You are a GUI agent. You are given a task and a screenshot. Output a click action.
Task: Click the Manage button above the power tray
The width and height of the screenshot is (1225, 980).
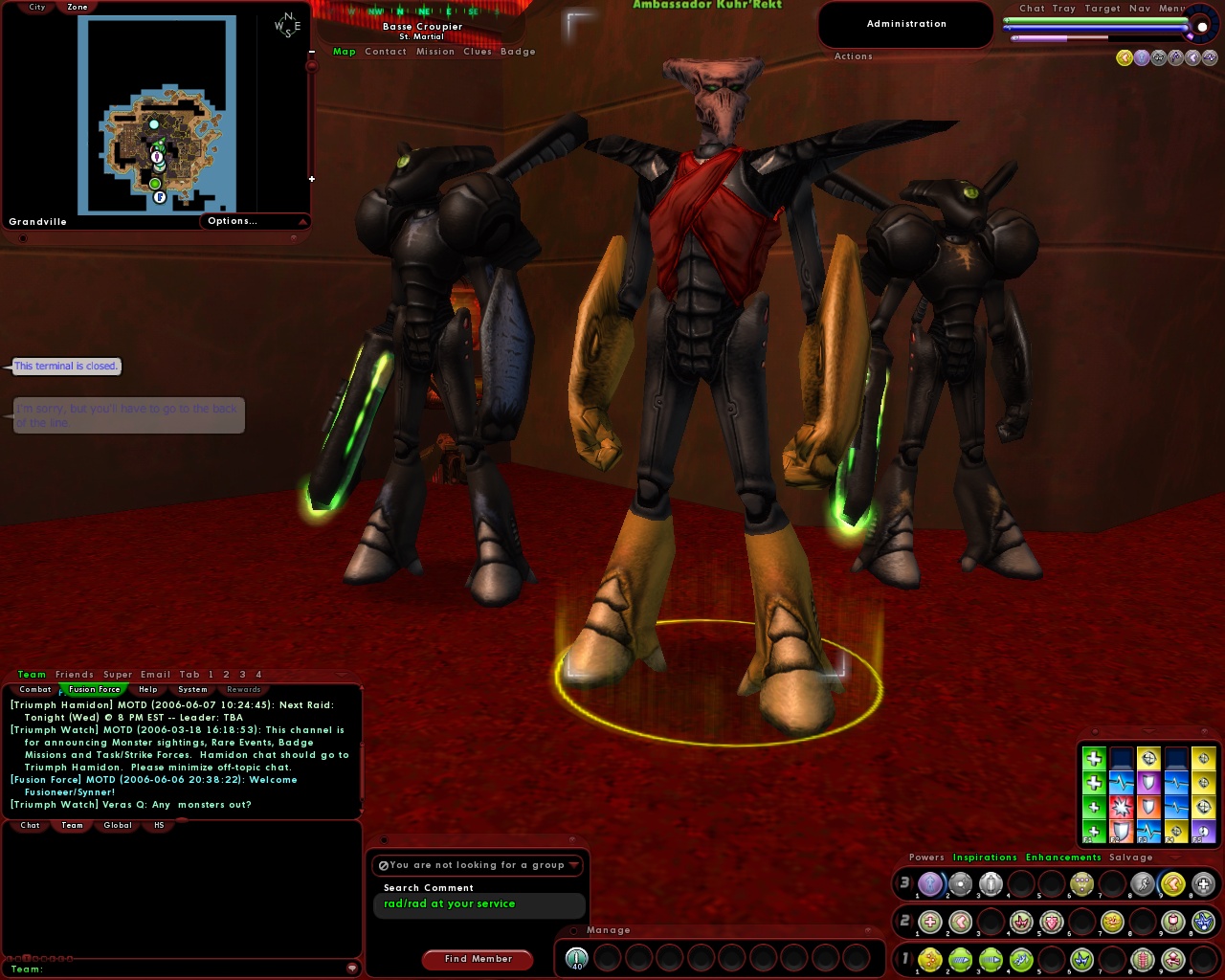coord(608,929)
